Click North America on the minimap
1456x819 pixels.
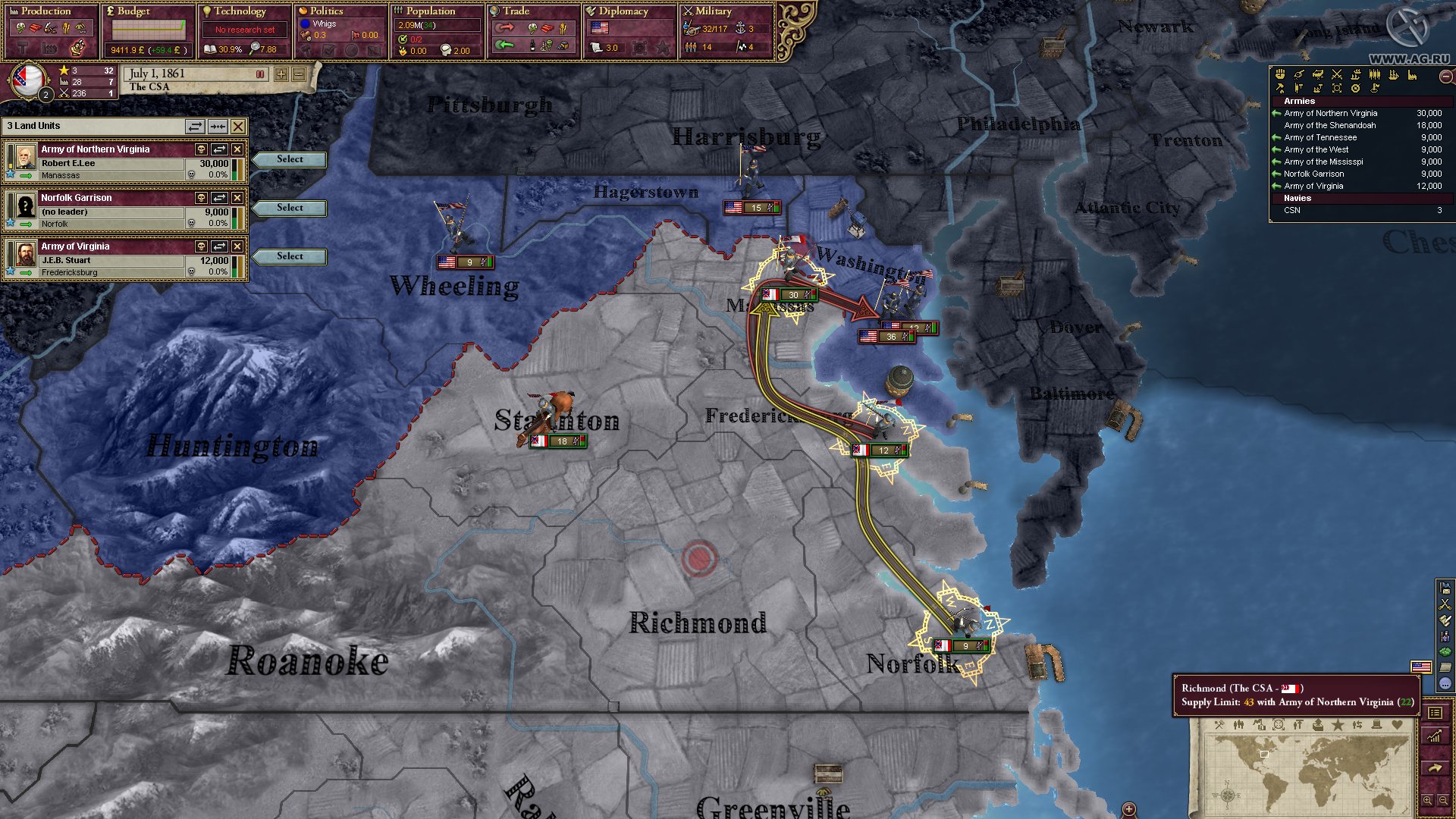[1255, 751]
